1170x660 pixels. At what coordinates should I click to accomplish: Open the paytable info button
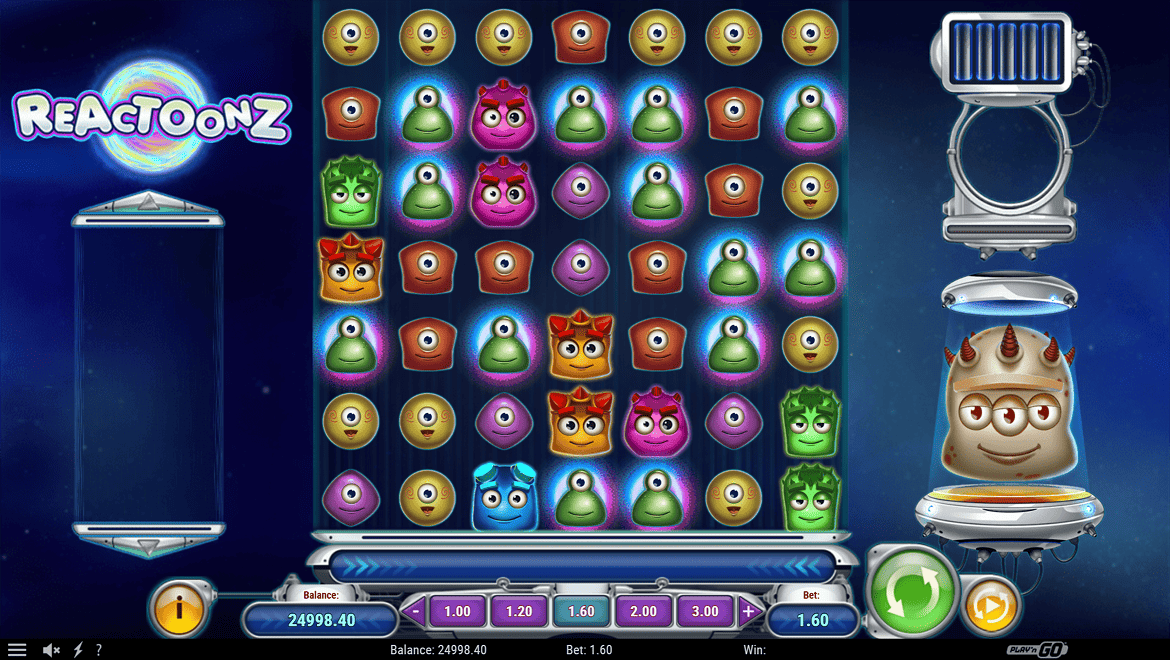click(180, 606)
